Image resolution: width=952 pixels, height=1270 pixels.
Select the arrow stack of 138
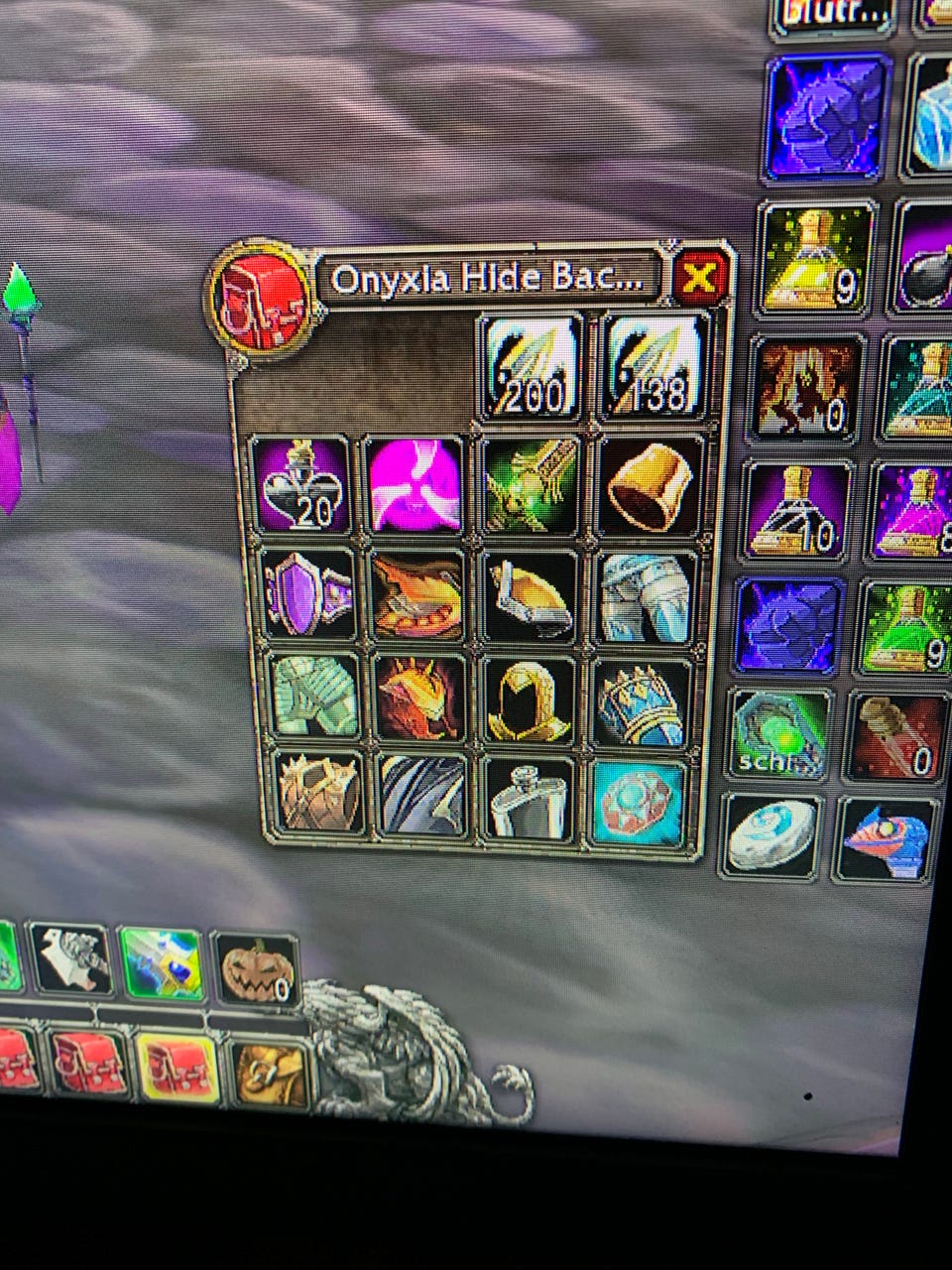point(654,366)
